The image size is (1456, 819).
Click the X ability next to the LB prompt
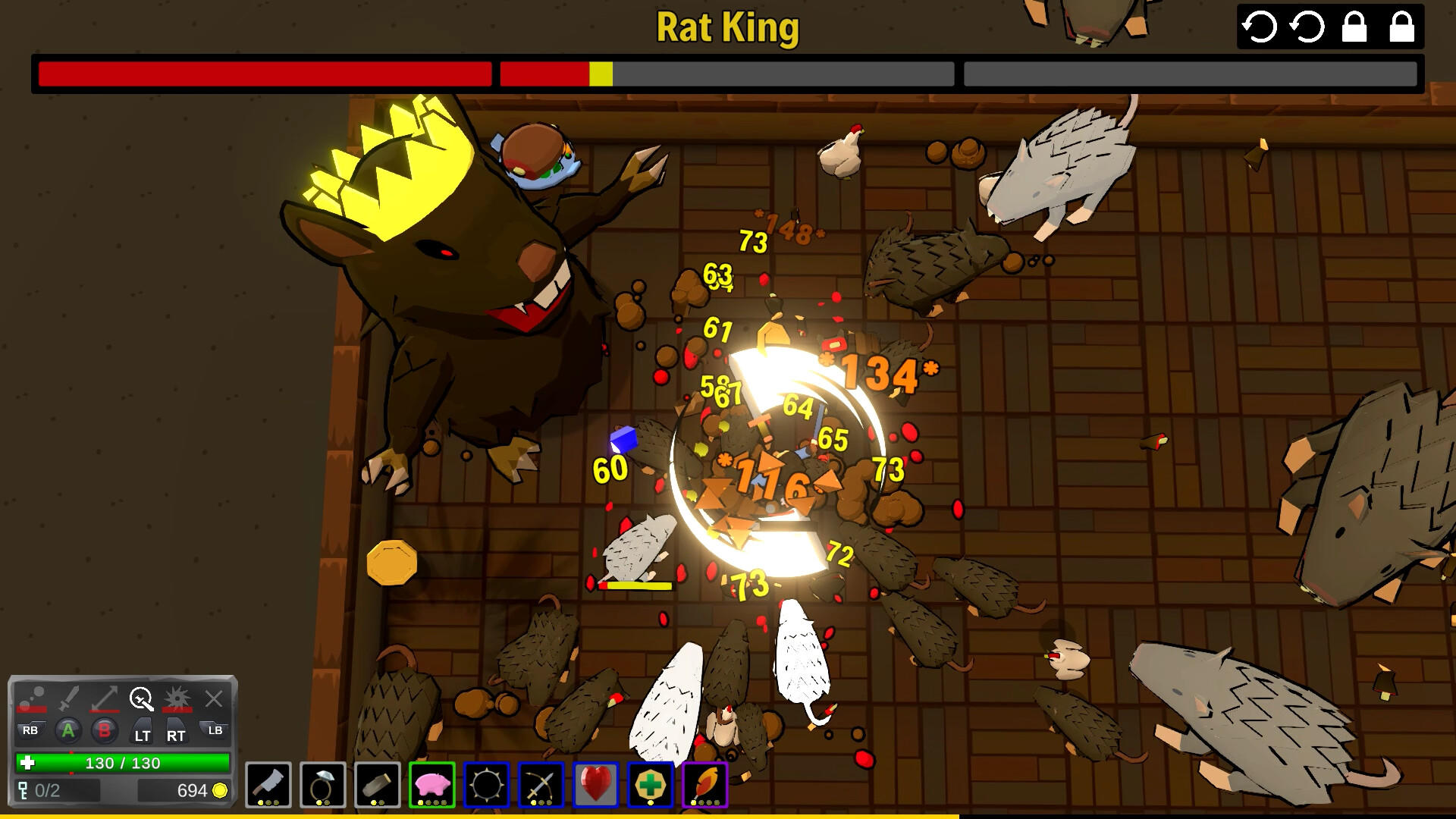coord(215,698)
